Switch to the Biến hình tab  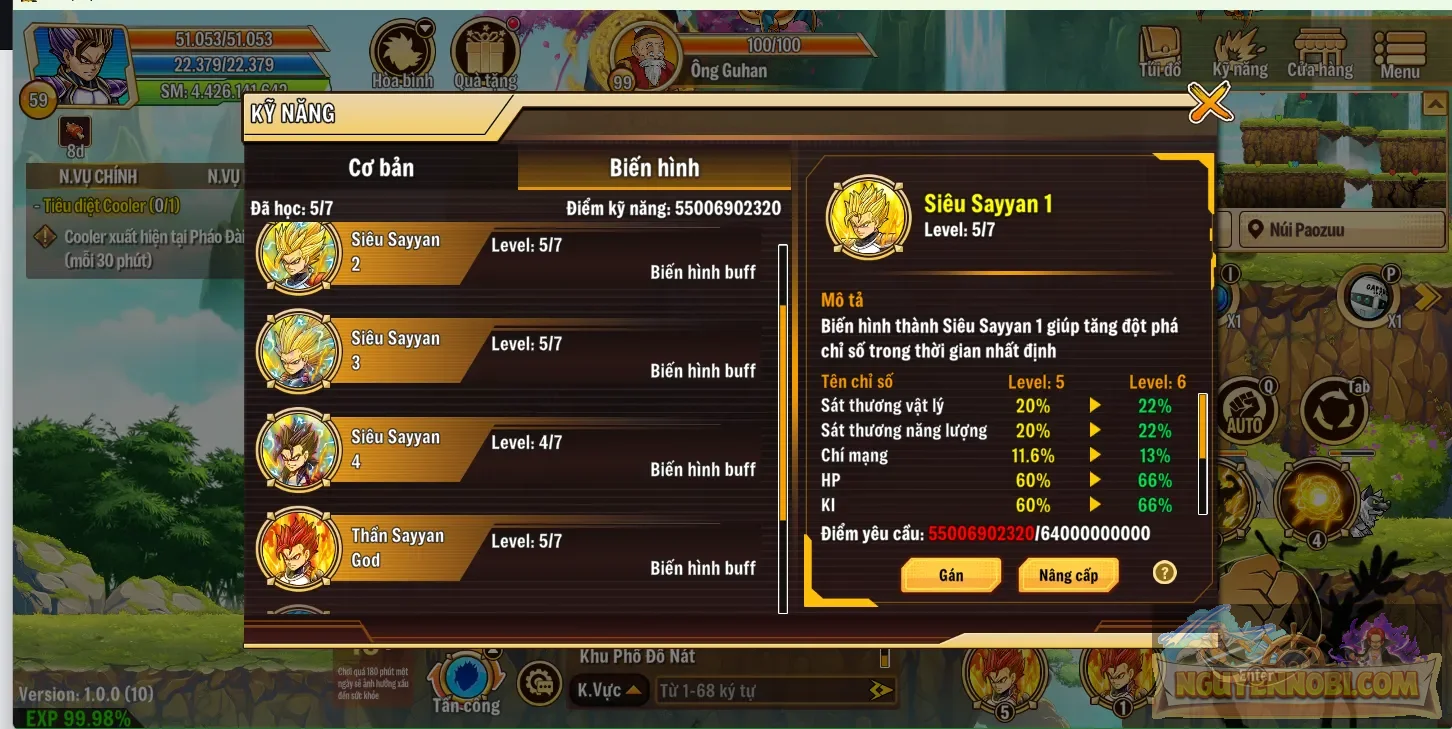[x=653, y=168]
